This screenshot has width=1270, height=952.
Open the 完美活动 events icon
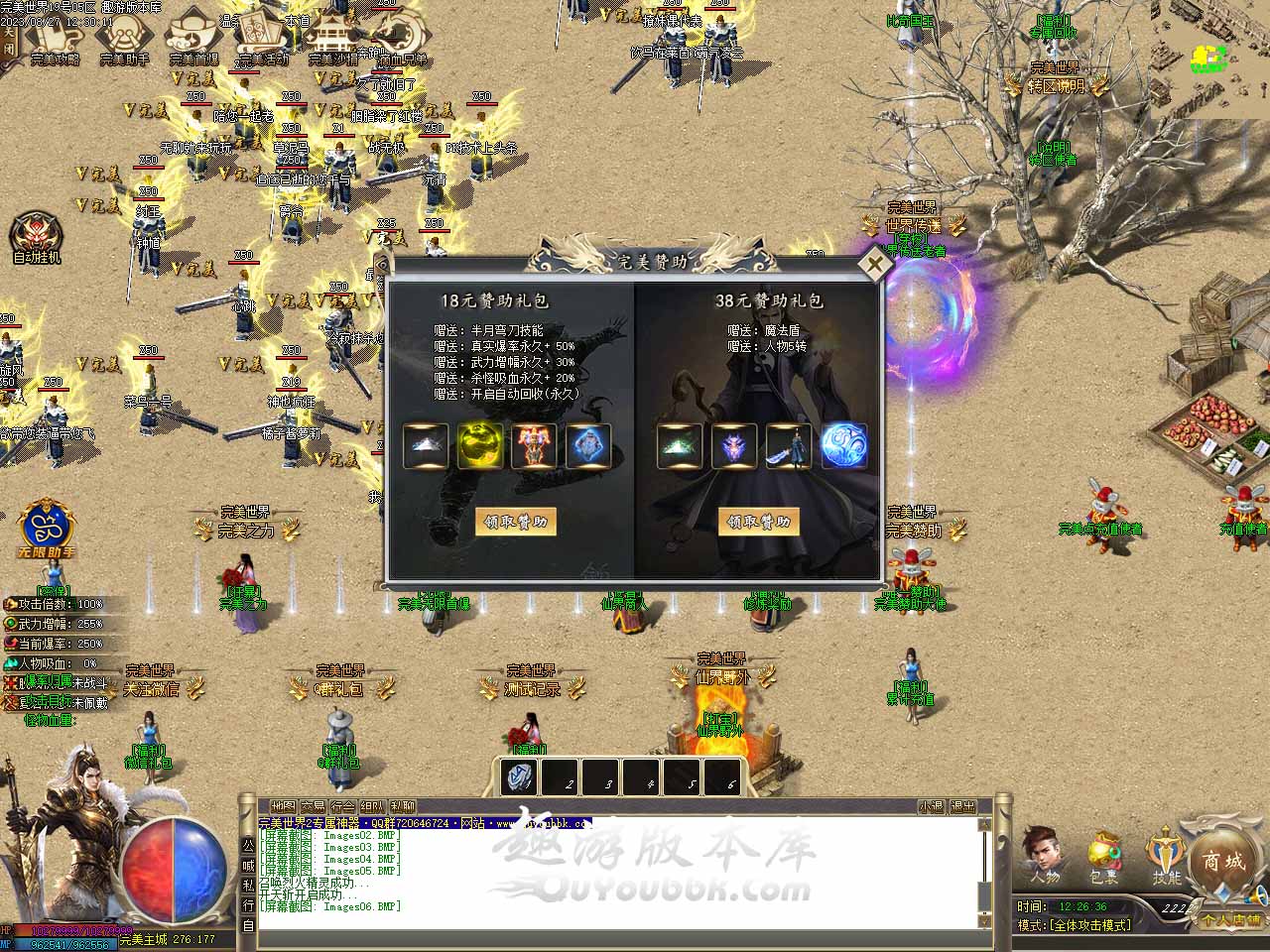262,40
